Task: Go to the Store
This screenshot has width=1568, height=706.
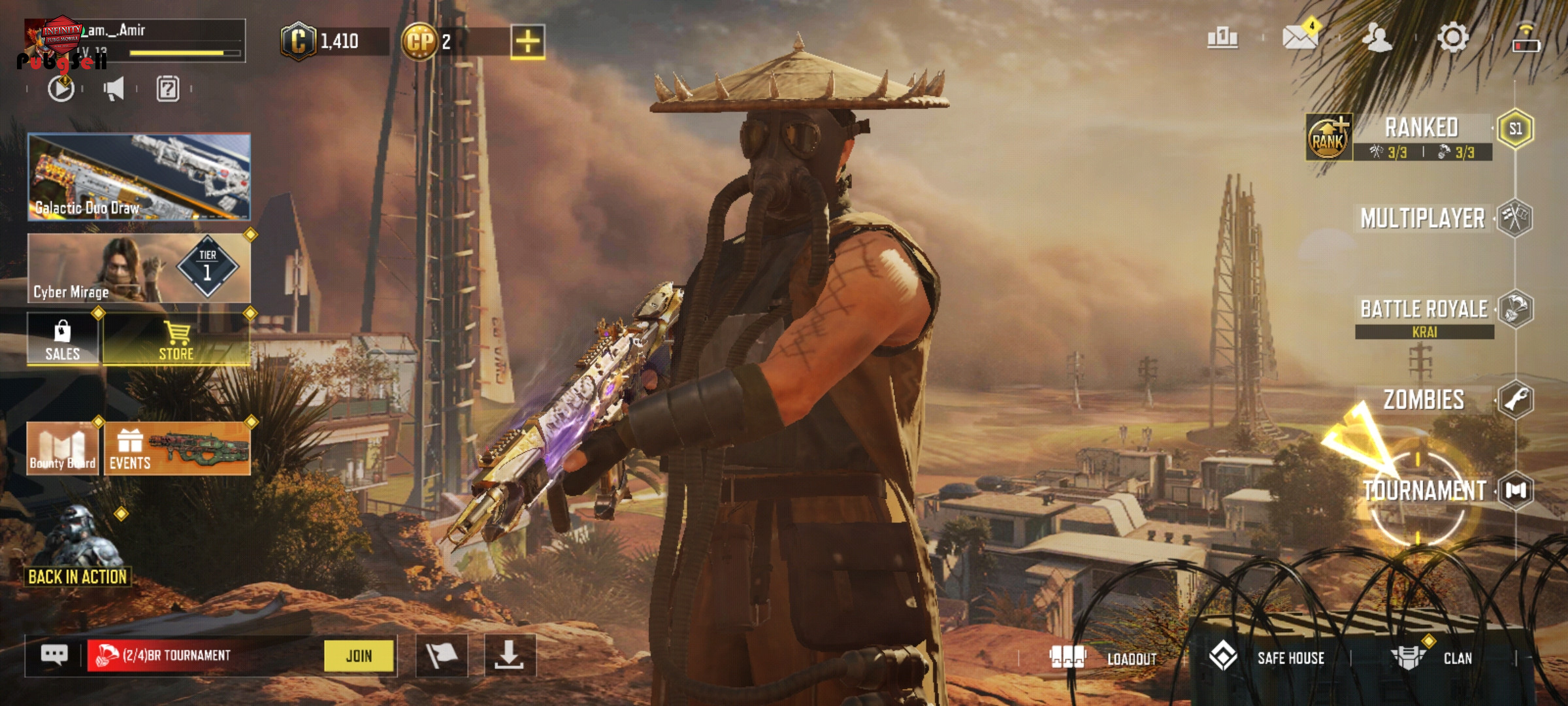Action: tap(176, 339)
